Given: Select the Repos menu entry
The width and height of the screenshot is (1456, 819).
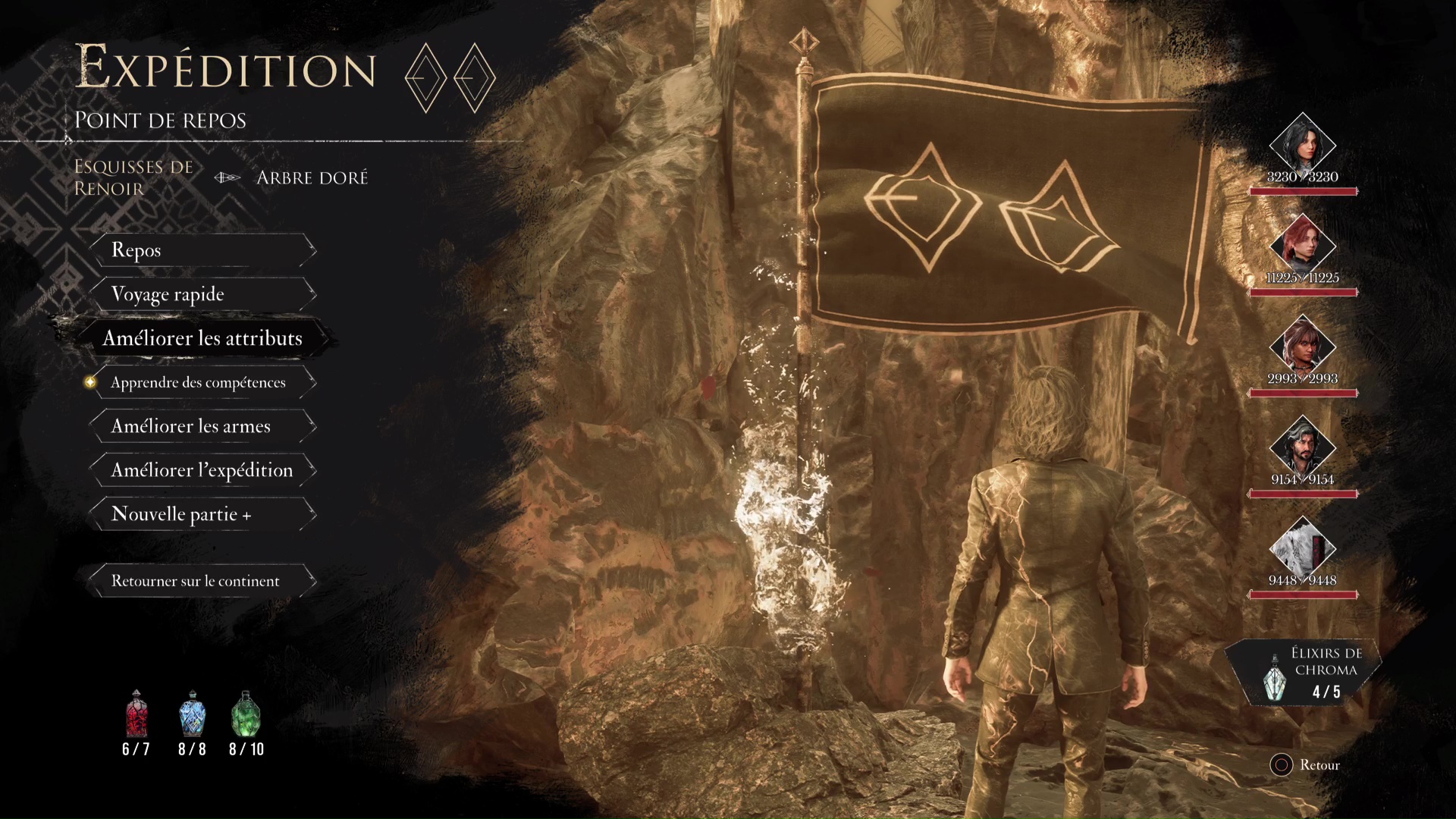Looking at the screenshot, I should 202,250.
